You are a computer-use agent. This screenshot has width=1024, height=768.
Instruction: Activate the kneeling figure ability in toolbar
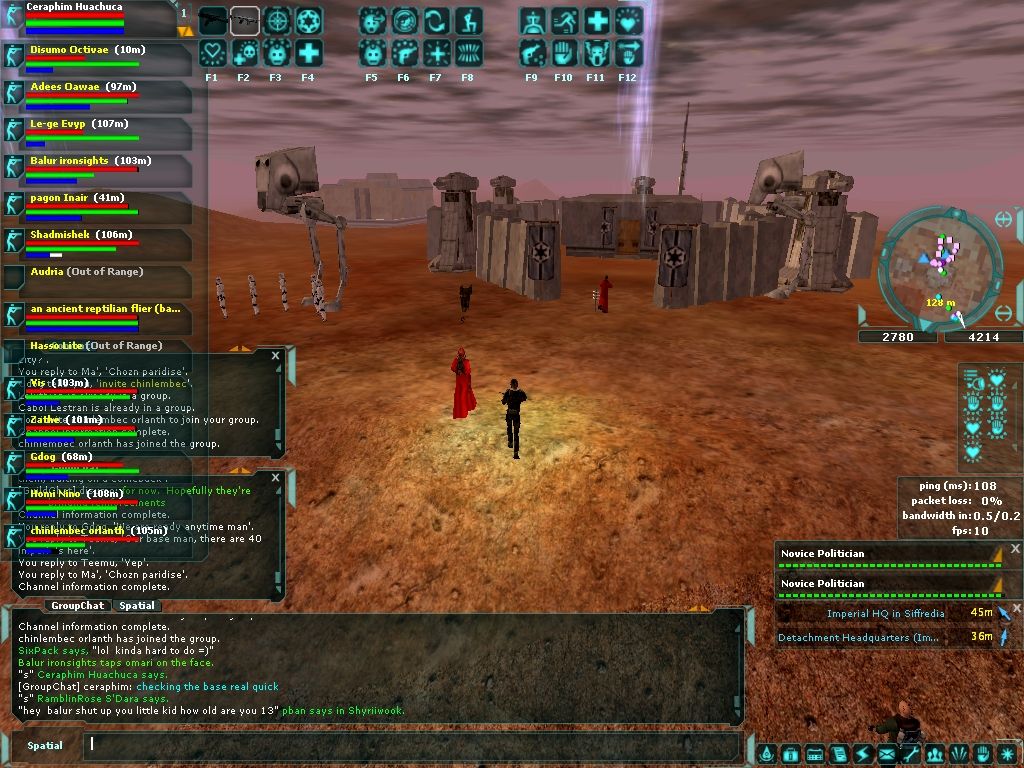click(x=467, y=21)
